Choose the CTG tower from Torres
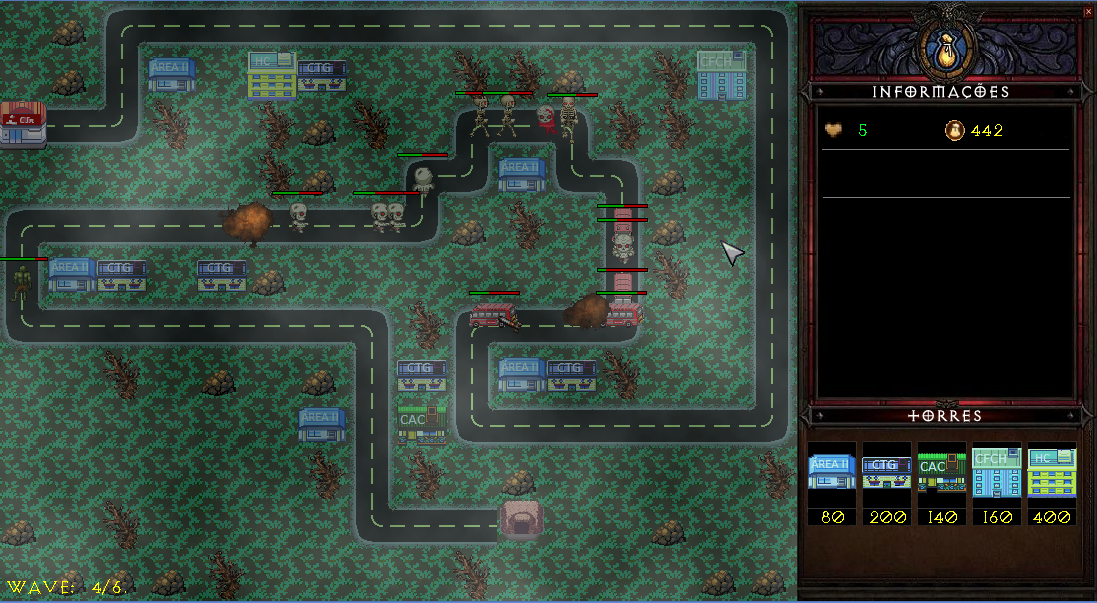Image resolution: width=1097 pixels, height=603 pixels. pos(887,472)
